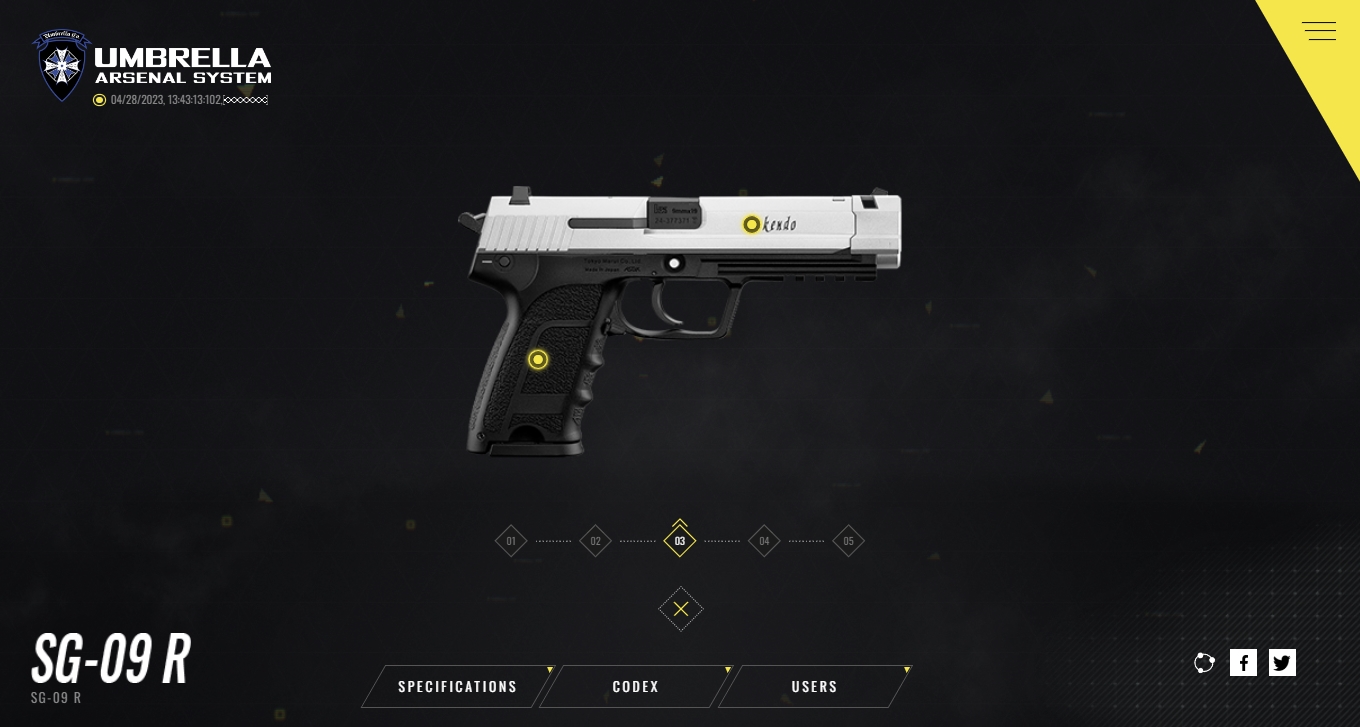1360x727 pixels.
Task: Share on Twitter
Action: point(1282,662)
